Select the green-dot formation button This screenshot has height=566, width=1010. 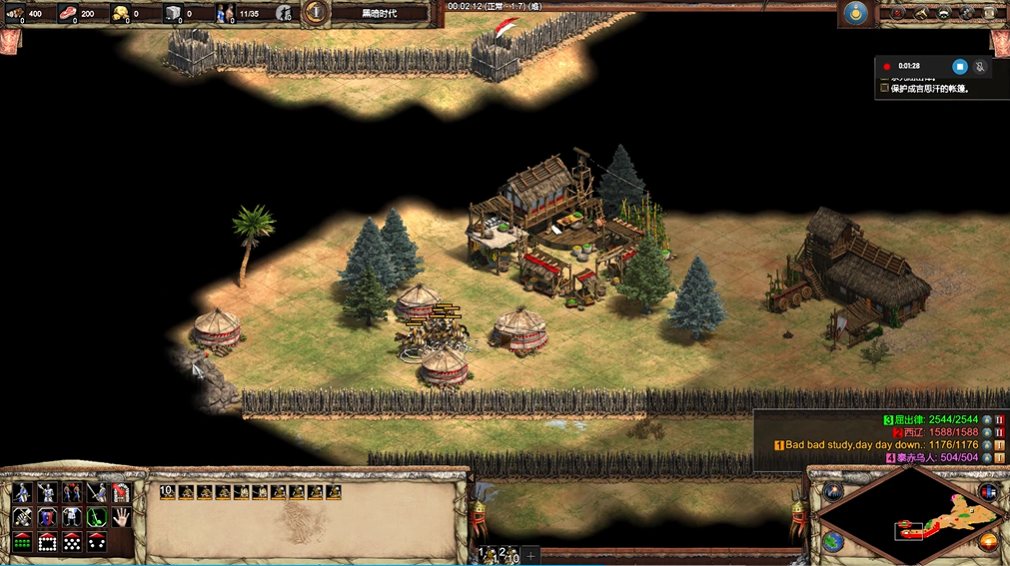(x=22, y=542)
